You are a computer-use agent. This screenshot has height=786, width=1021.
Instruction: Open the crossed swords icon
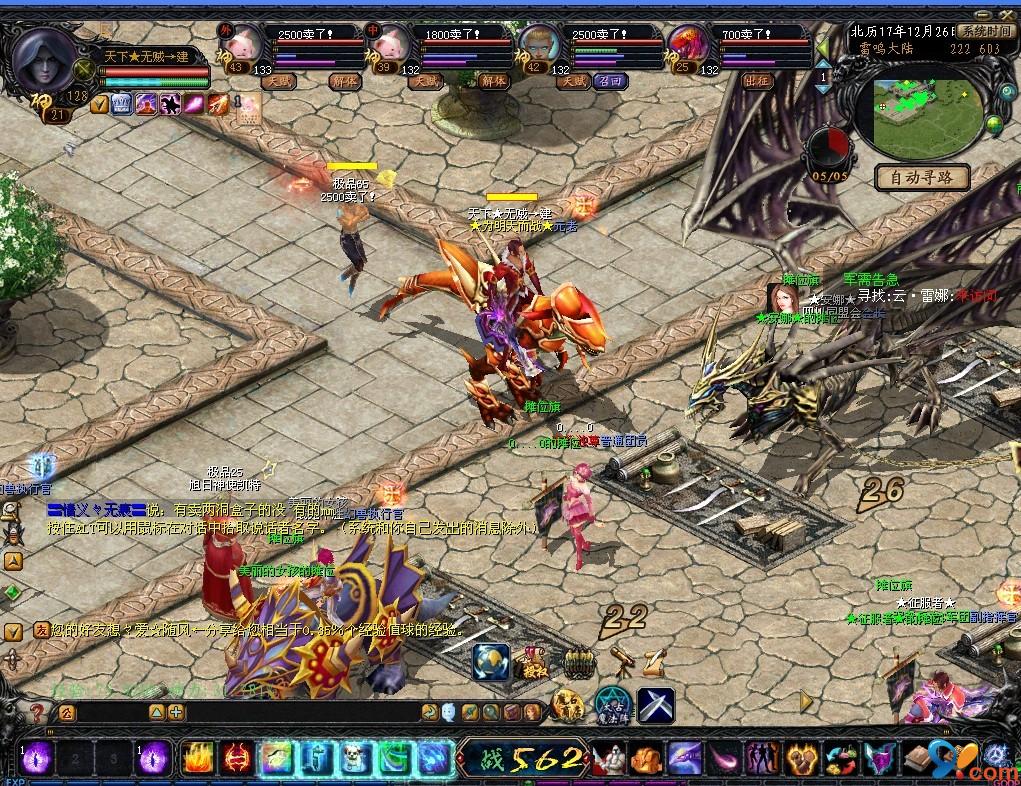655,705
